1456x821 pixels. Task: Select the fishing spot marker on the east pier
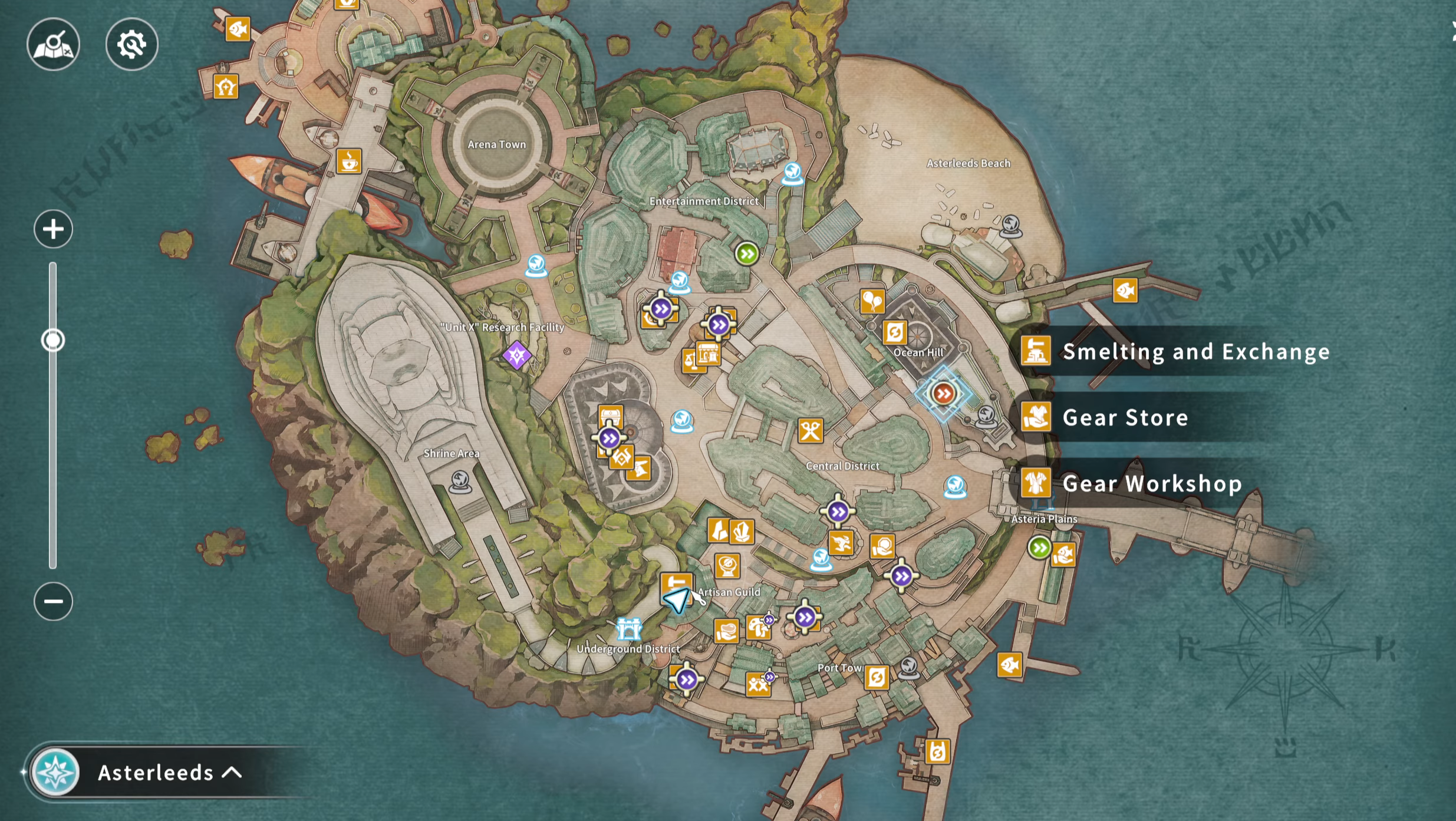pyautogui.click(x=1125, y=291)
